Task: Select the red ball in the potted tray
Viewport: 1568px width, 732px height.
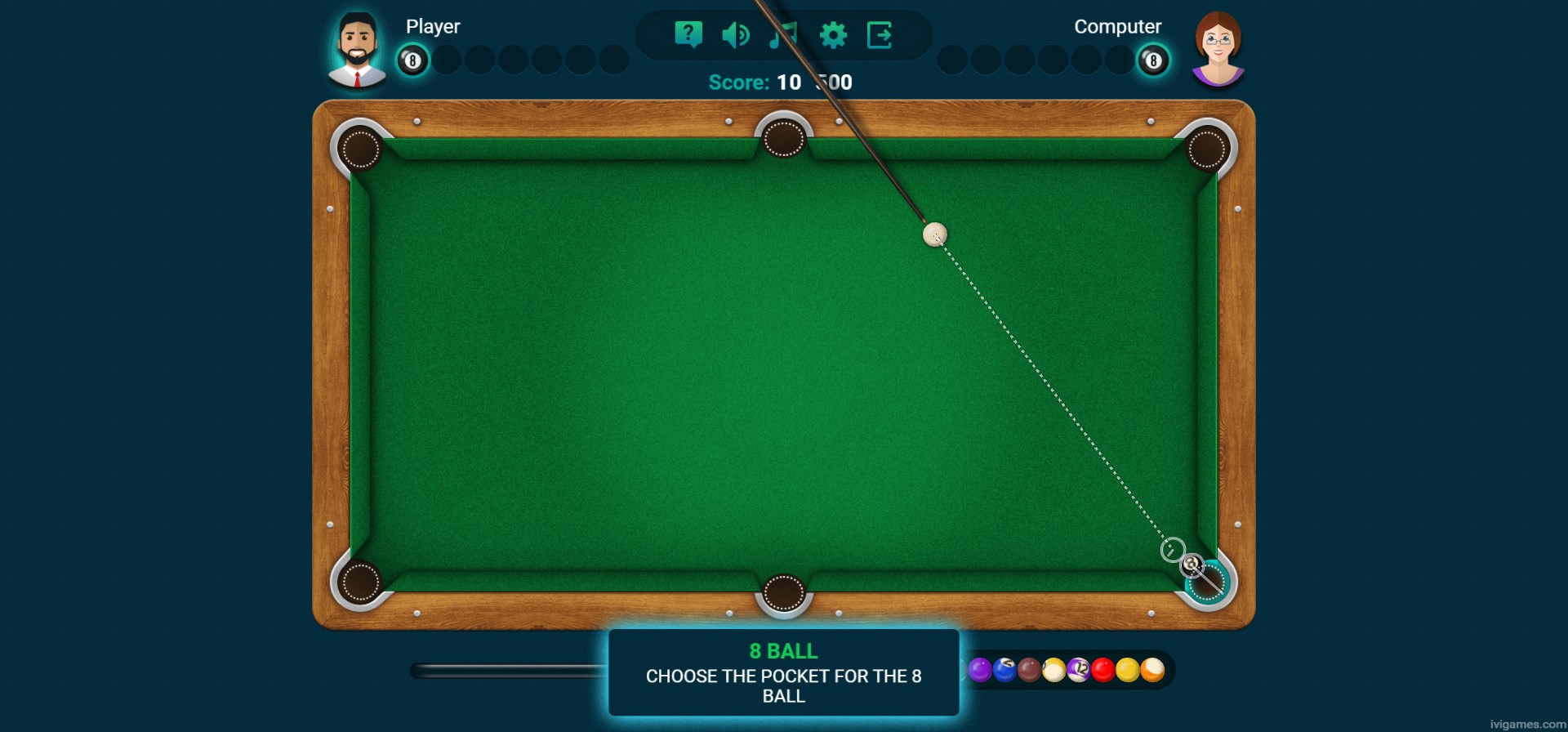Action: 1103,670
